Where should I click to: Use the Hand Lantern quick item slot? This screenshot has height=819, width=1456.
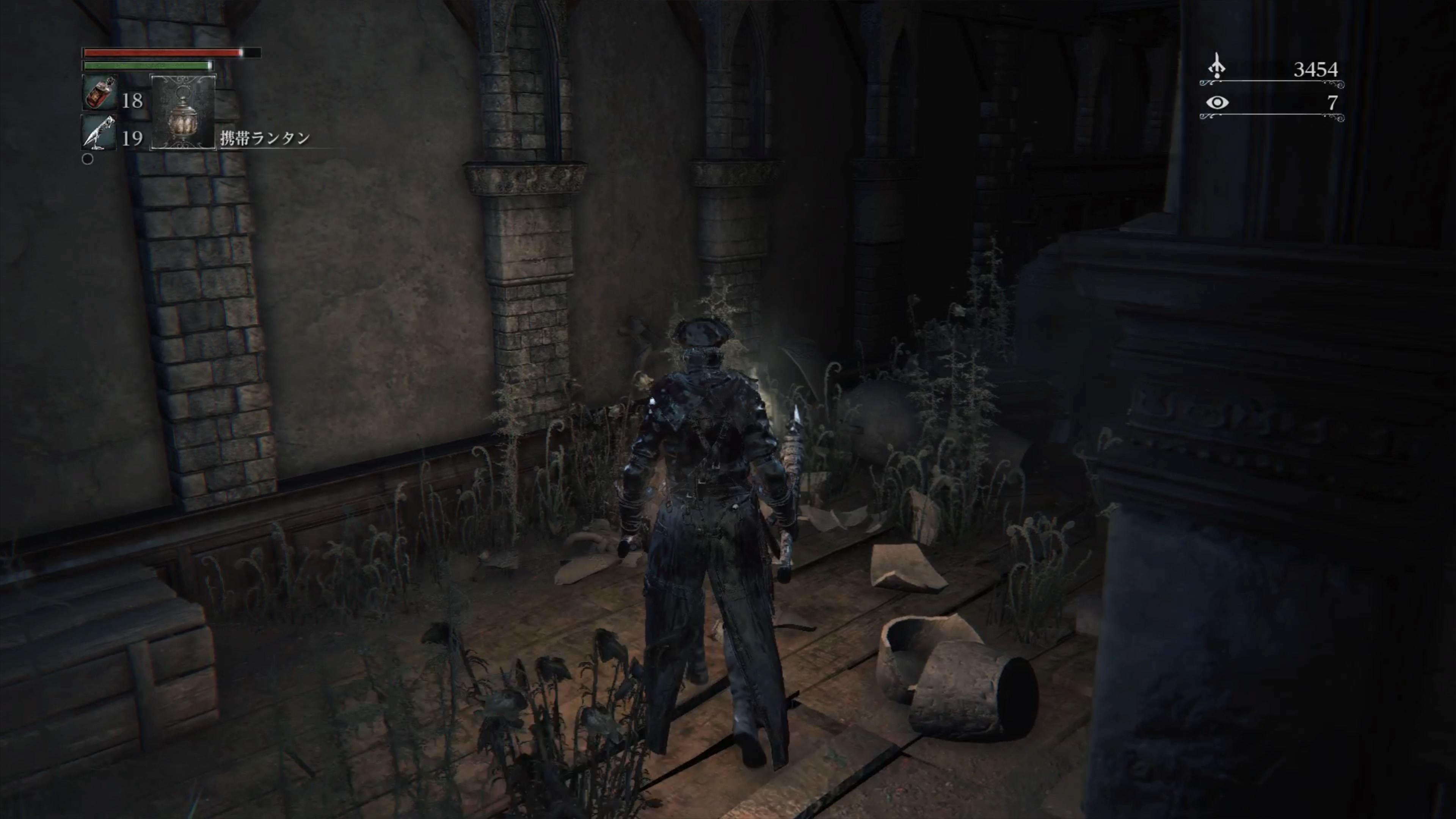point(183,112)
